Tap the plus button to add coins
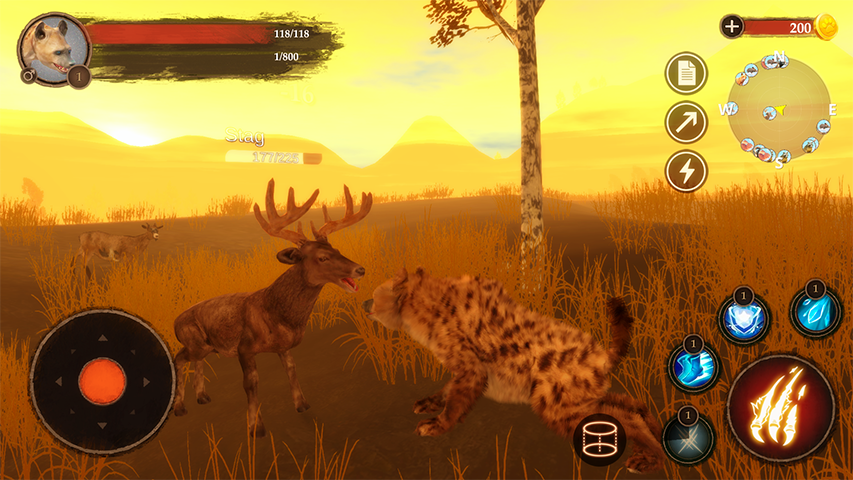The height and width of the screenshot is (480, 853). pyautogui.click(x=732, y=27)
